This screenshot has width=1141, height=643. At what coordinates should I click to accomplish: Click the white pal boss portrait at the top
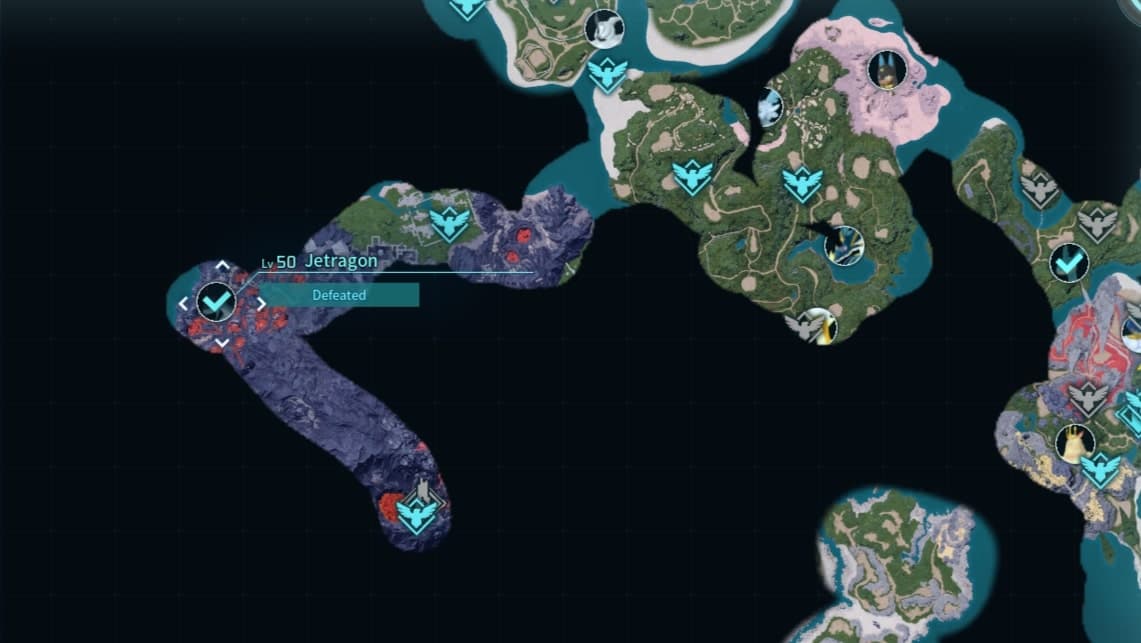pos(604,29)
